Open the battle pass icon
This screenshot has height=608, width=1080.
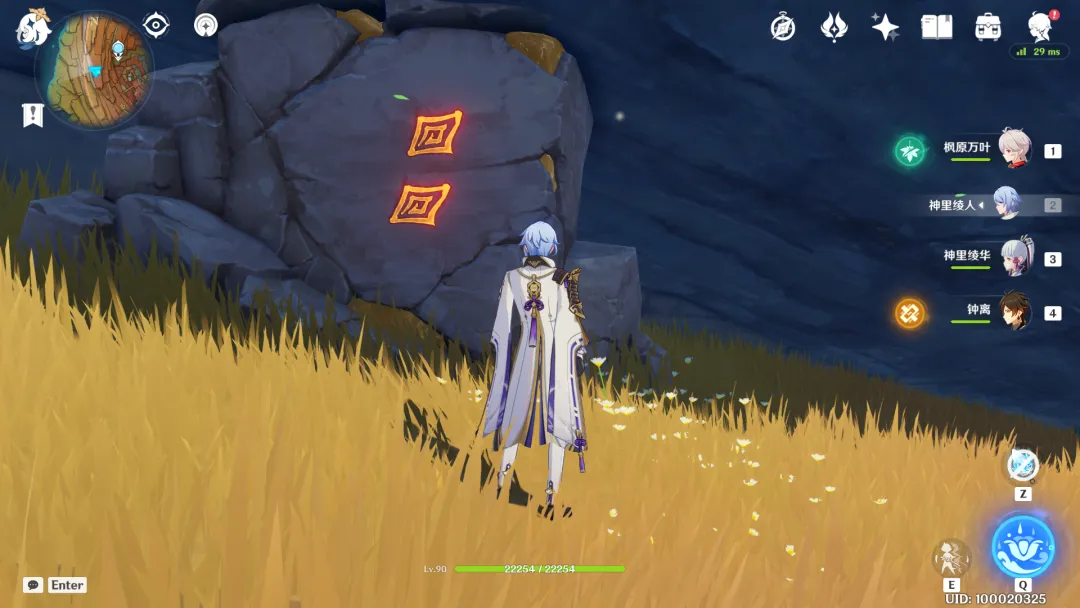(834, 27)
